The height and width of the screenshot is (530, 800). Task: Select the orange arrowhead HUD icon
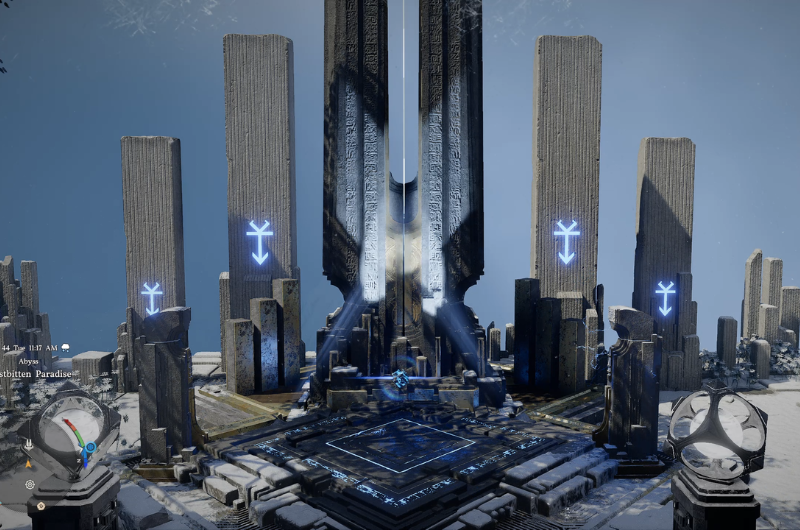pyautogui.click(x=28, y=463)
